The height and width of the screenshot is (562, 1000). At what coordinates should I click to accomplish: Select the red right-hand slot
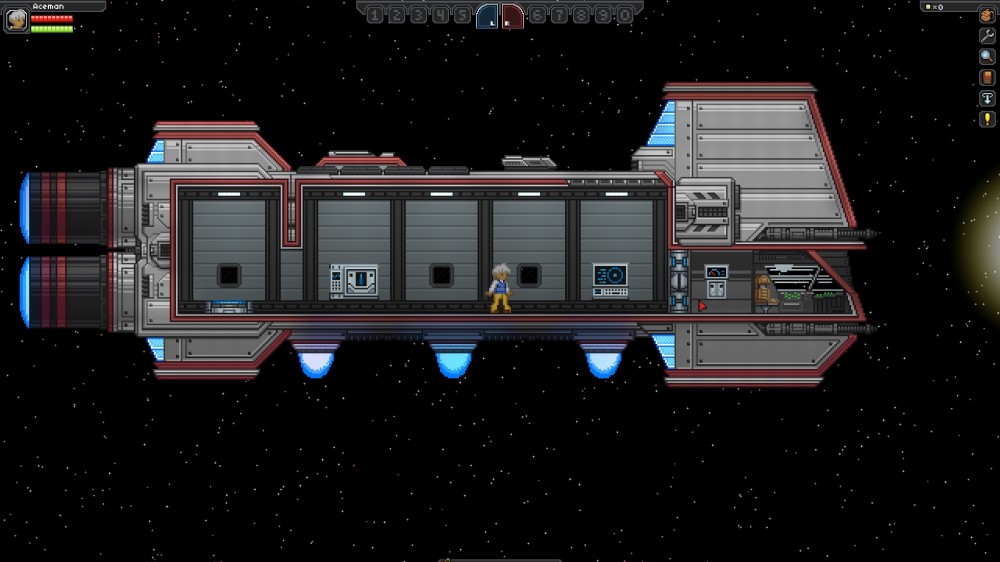point(512,15)
